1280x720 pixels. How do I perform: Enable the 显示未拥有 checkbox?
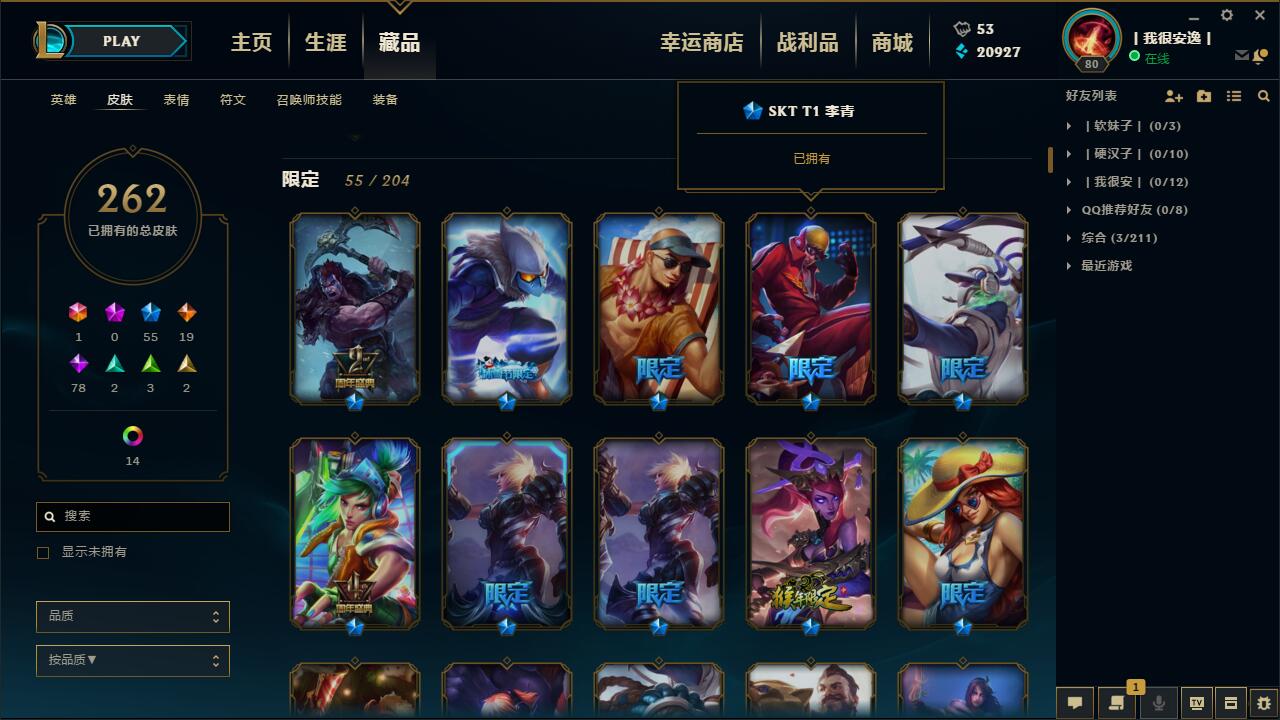tap(41, 552)
